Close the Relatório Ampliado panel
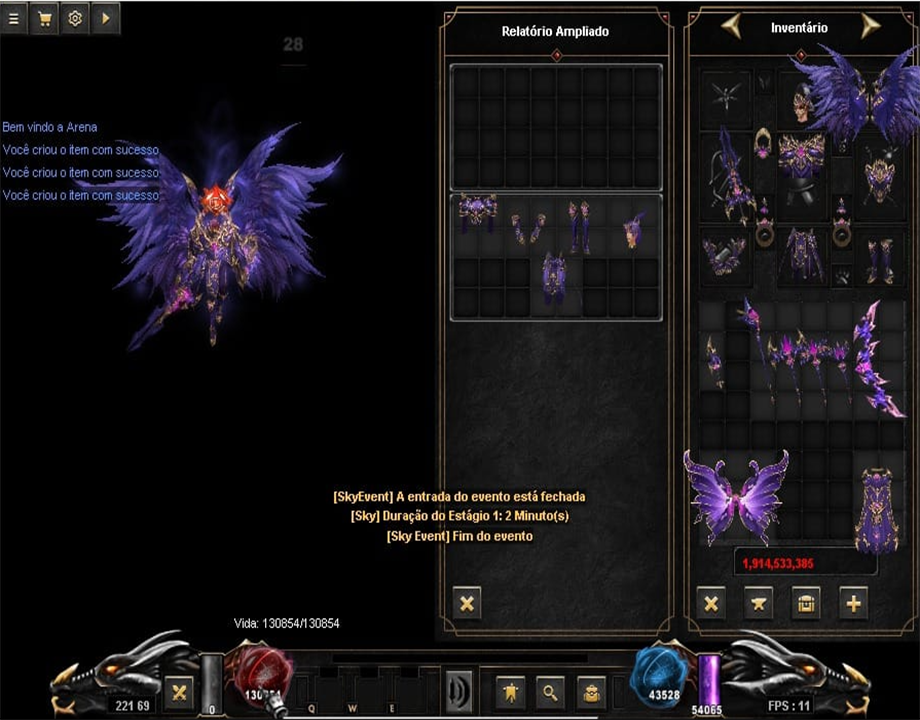Viewport: 920px width, 720px height. point(467,603)
